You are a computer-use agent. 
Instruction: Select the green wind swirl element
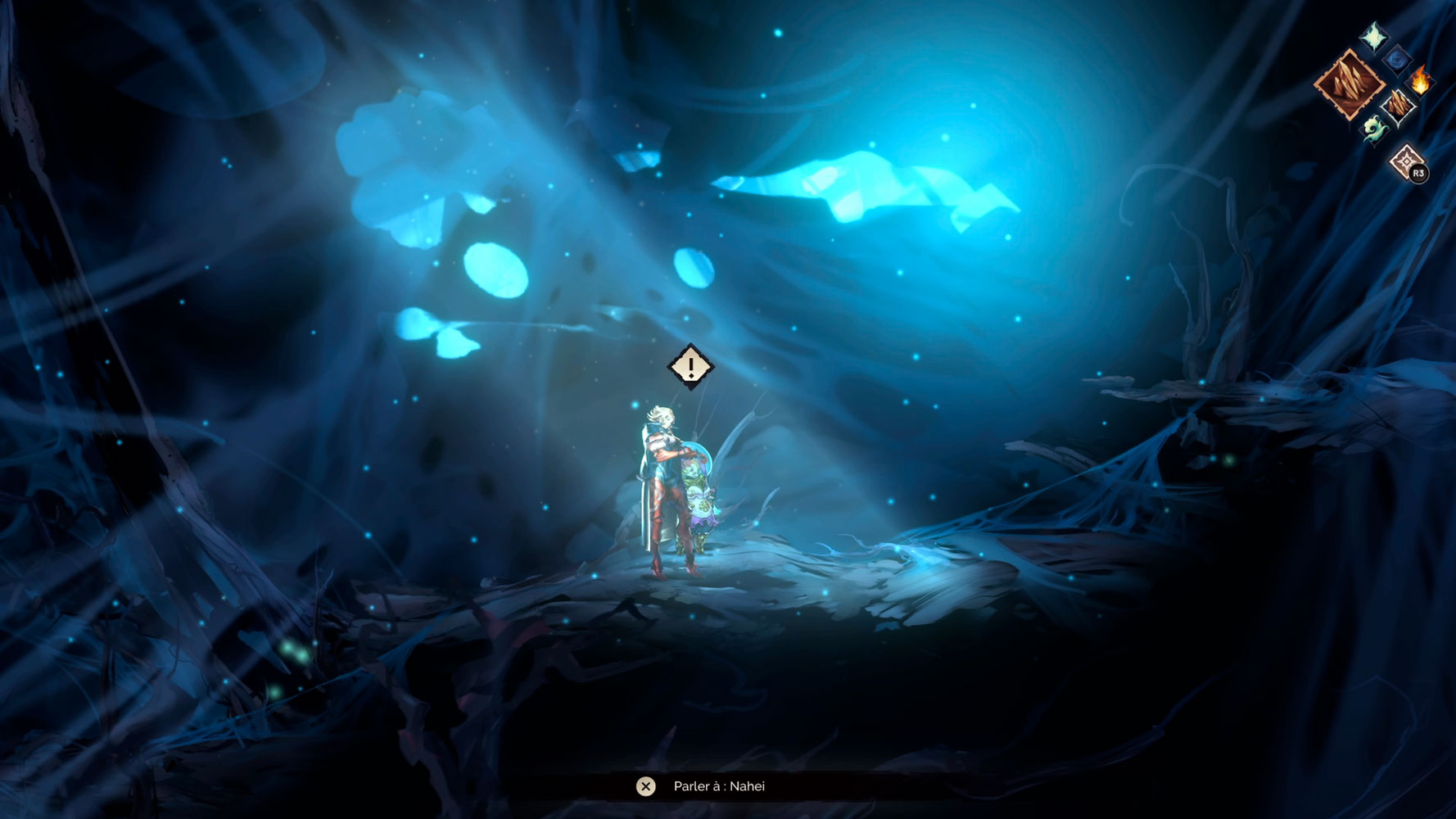pyautogui.click(x=1374, y=129)
